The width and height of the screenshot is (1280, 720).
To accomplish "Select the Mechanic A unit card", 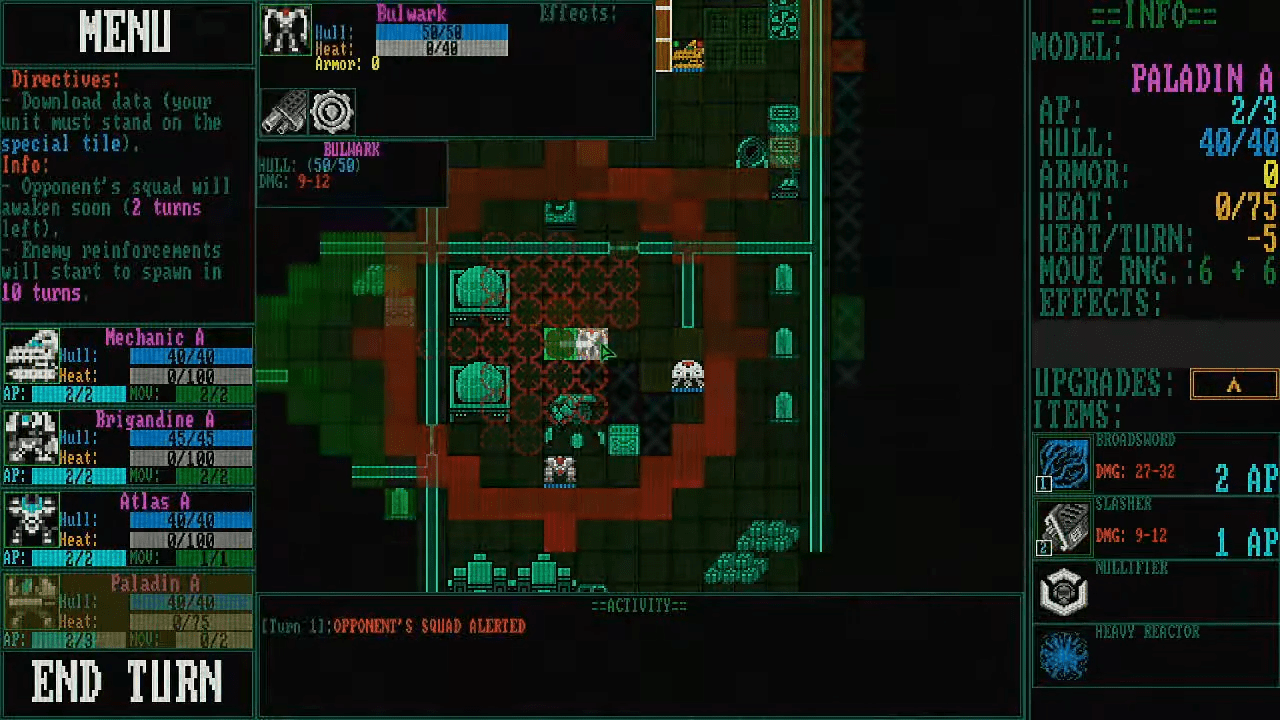I will pyautogui.click(x=127, y=366).
